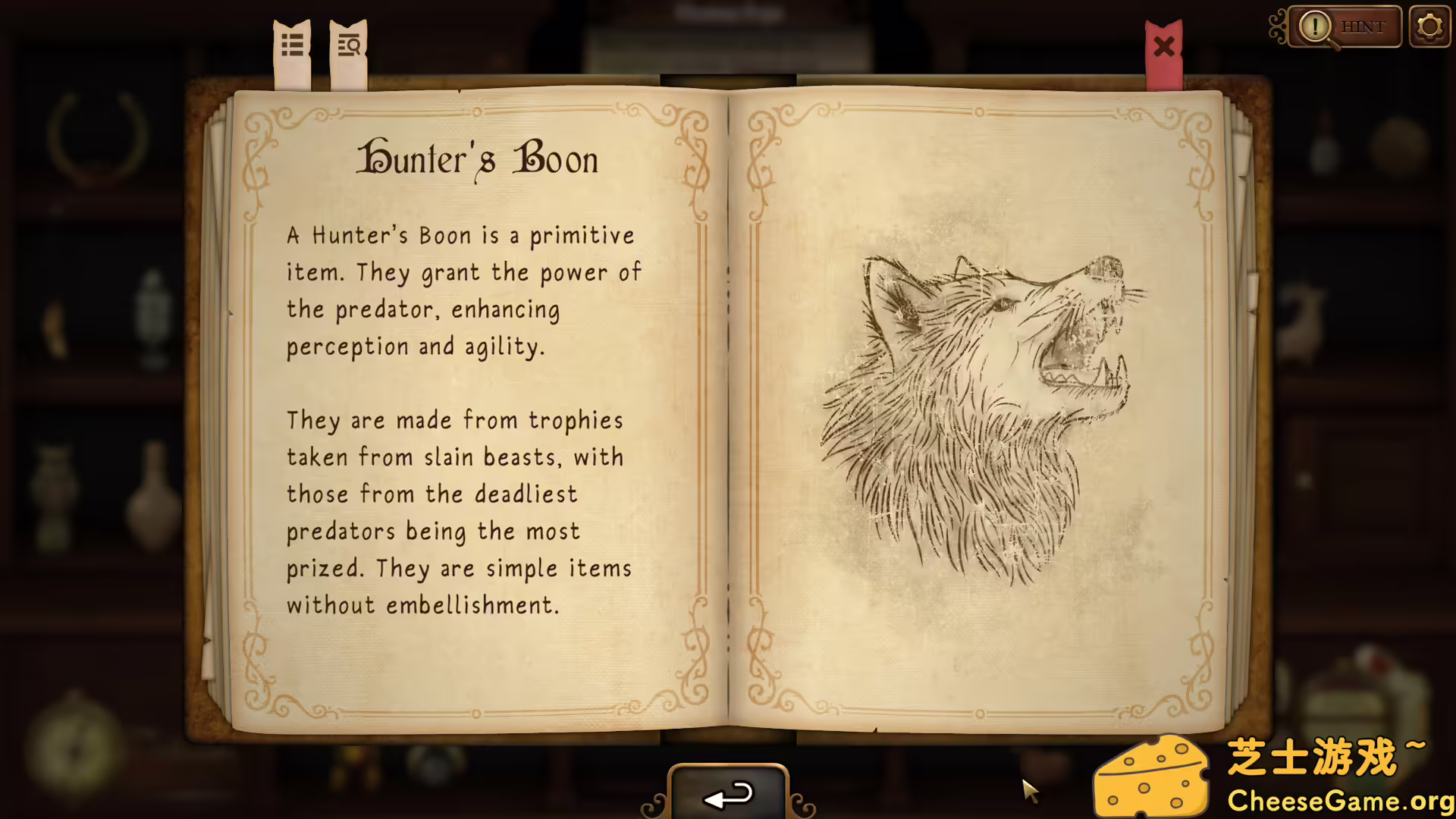The image size is (1456, 819).
Task: Close the book with the red X bookmark
Action: (1164, 48)
